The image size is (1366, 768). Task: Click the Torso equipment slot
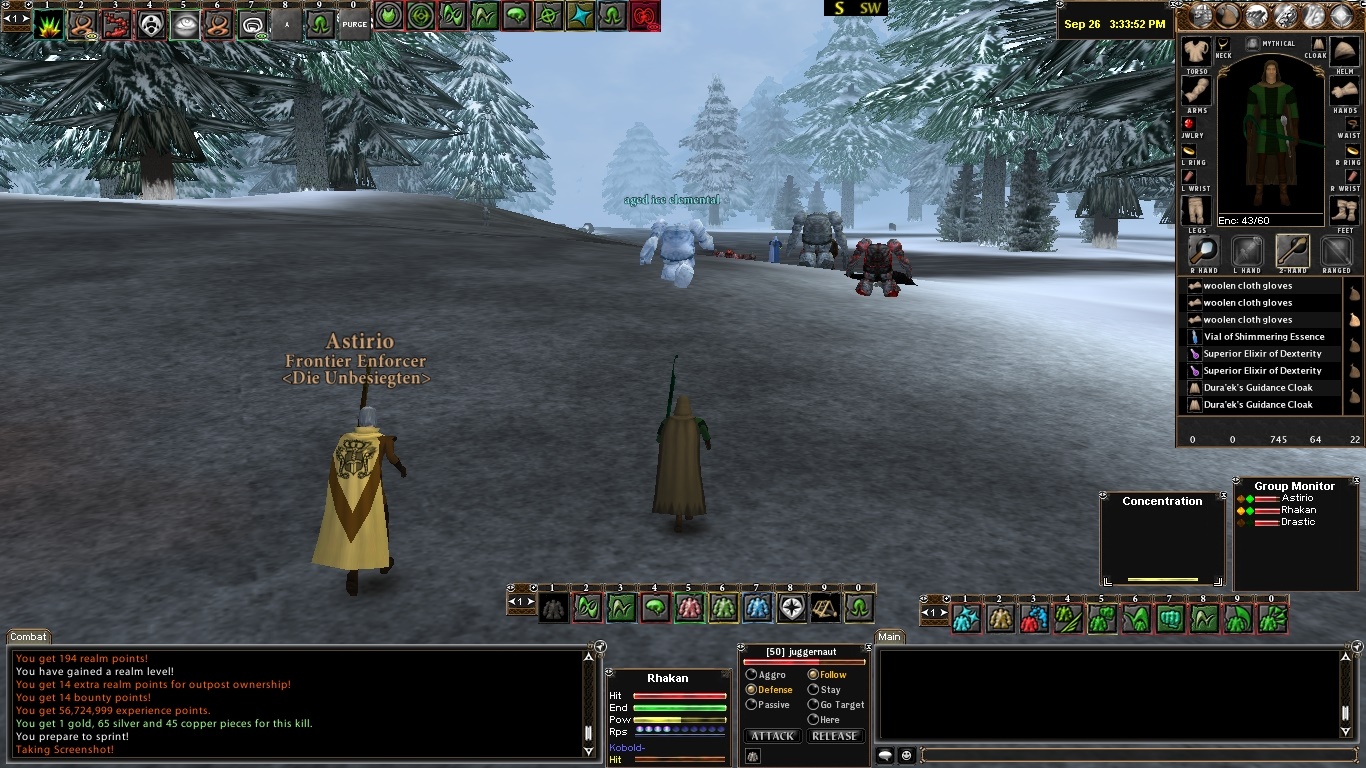click(x=1196, y=54)
